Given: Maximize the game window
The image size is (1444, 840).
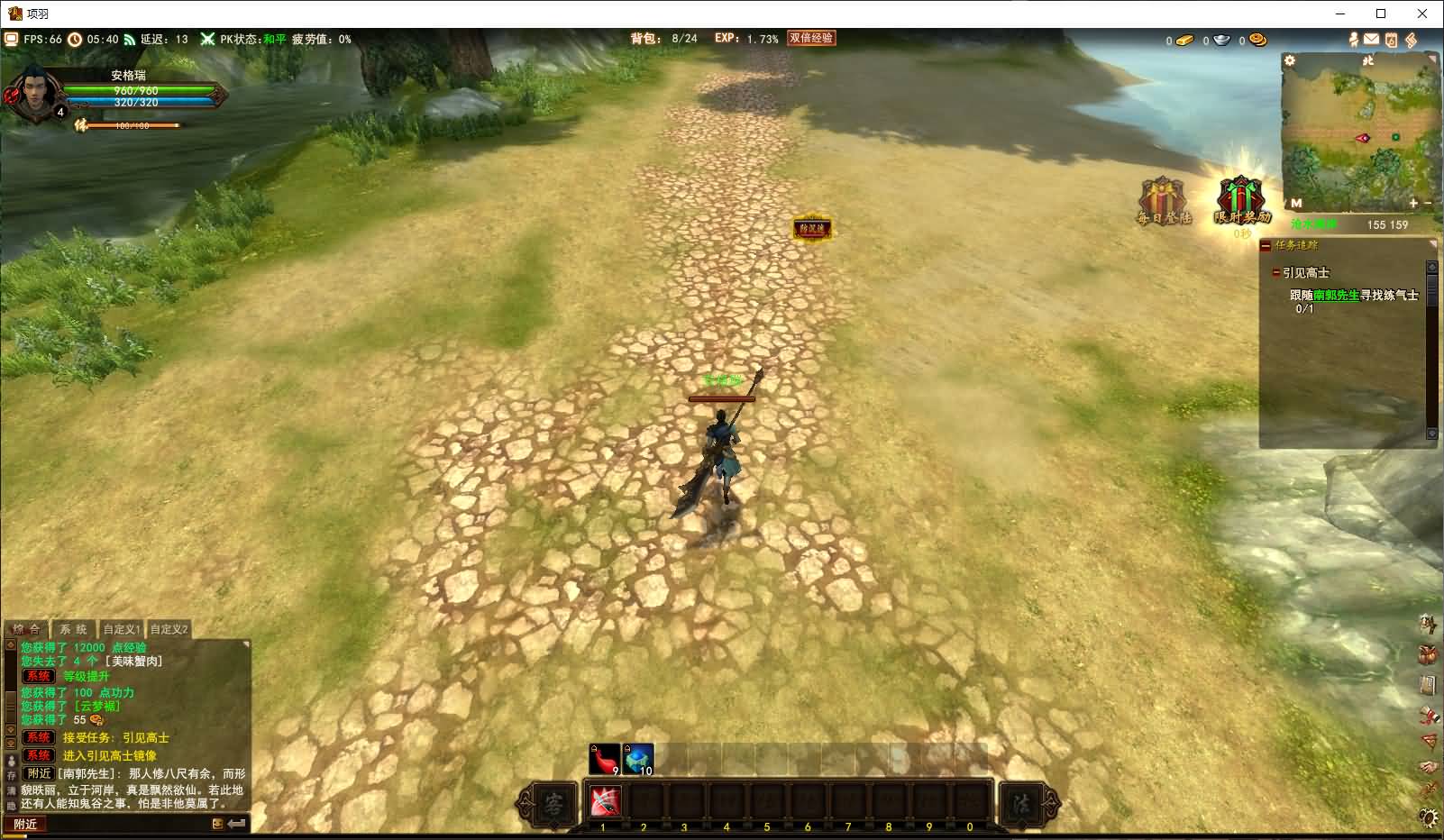Looking at the screenshot, I should pyautogui.click(x=1380, y=14).
